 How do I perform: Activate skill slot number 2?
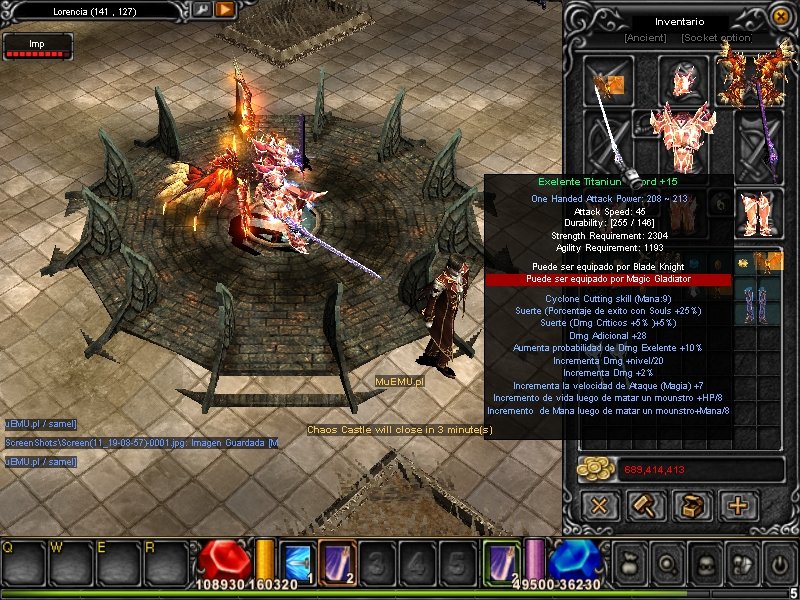336,561
